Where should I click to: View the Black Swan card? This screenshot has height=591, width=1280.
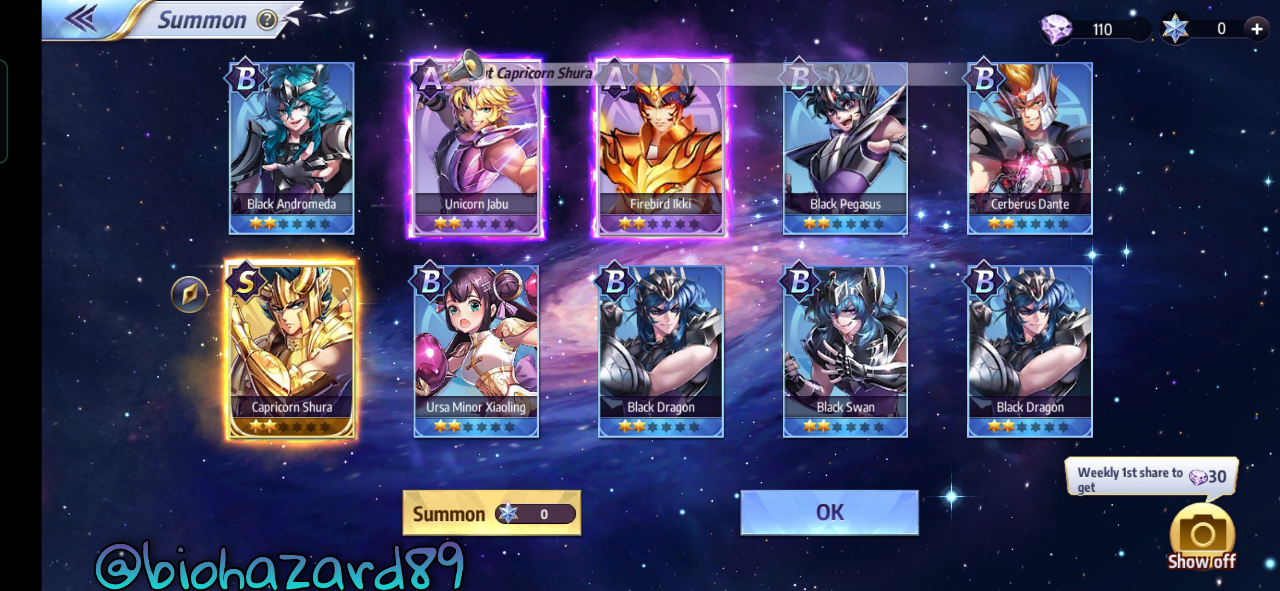click(845, 350)
